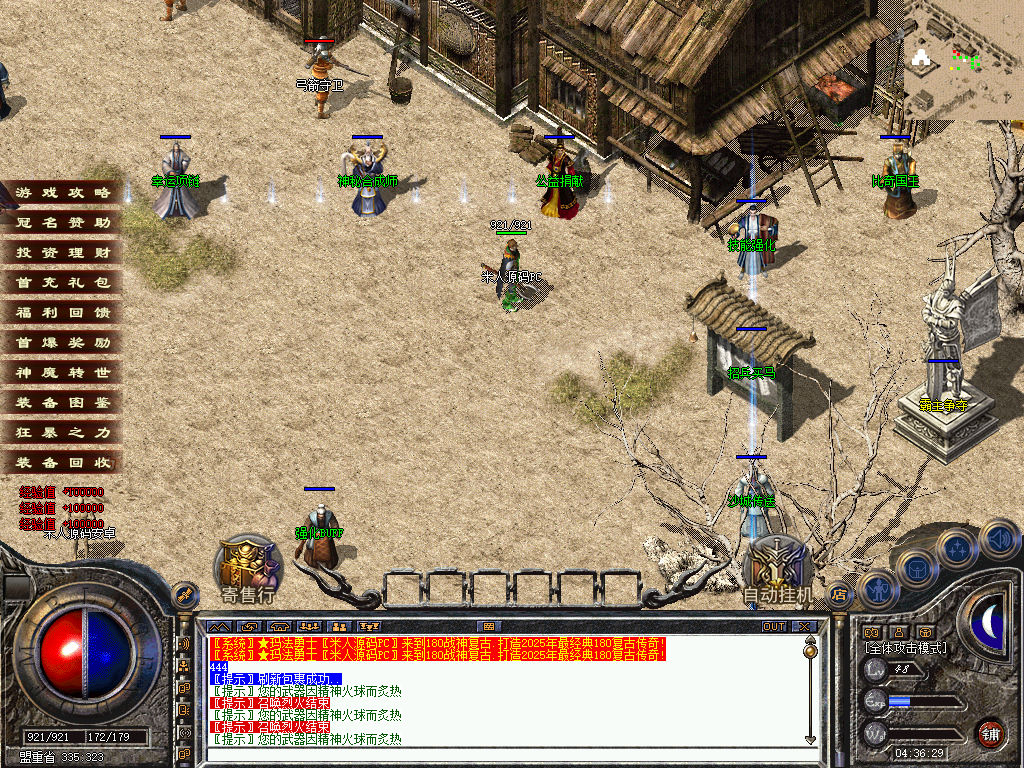Open the 投资理财 investment menu
The width and height of the screenshot is (1024, 768).
coord(62,252)
